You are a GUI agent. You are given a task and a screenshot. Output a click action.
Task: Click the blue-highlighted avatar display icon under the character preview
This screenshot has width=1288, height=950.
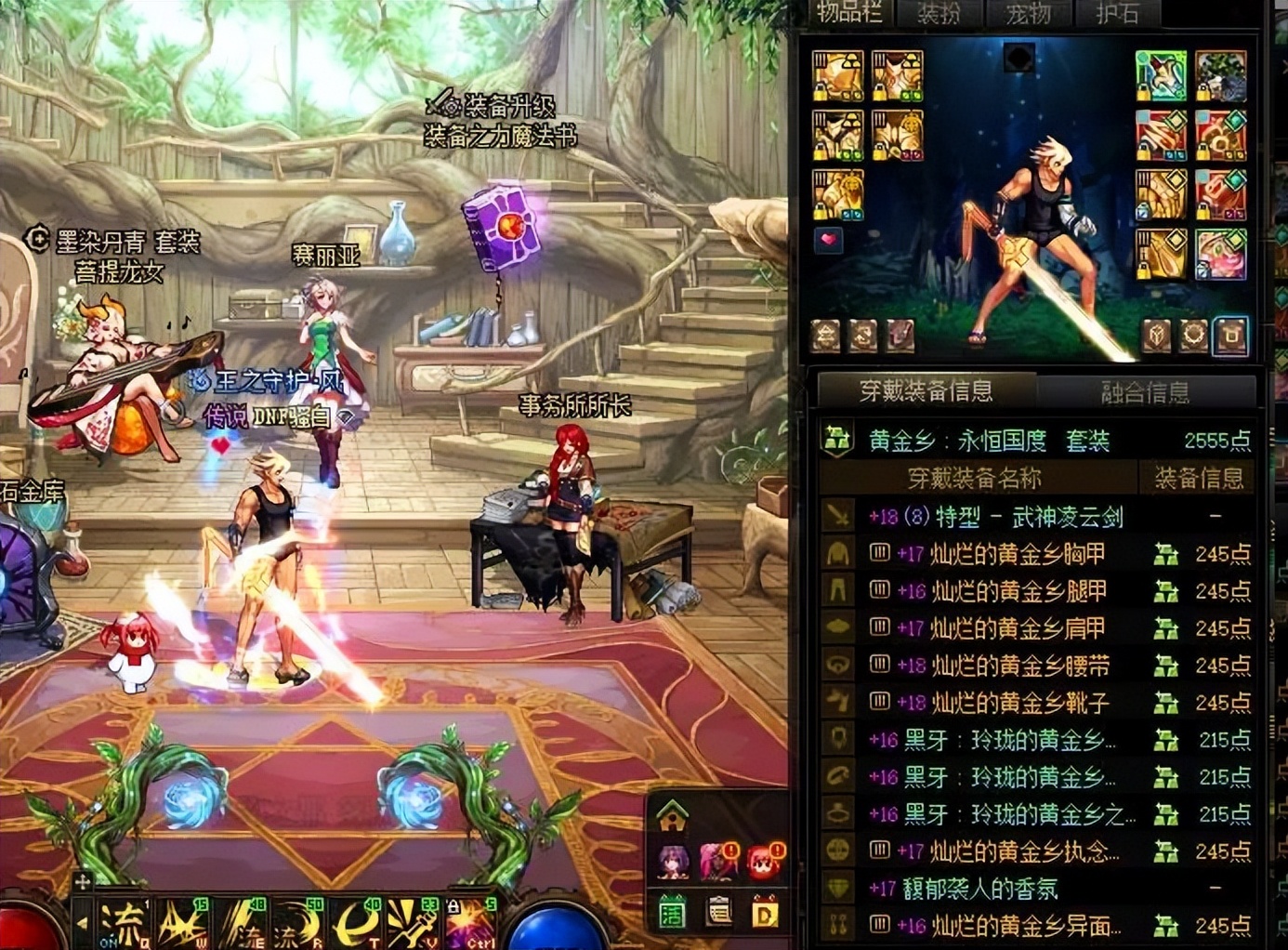(x=1231, y=336)
